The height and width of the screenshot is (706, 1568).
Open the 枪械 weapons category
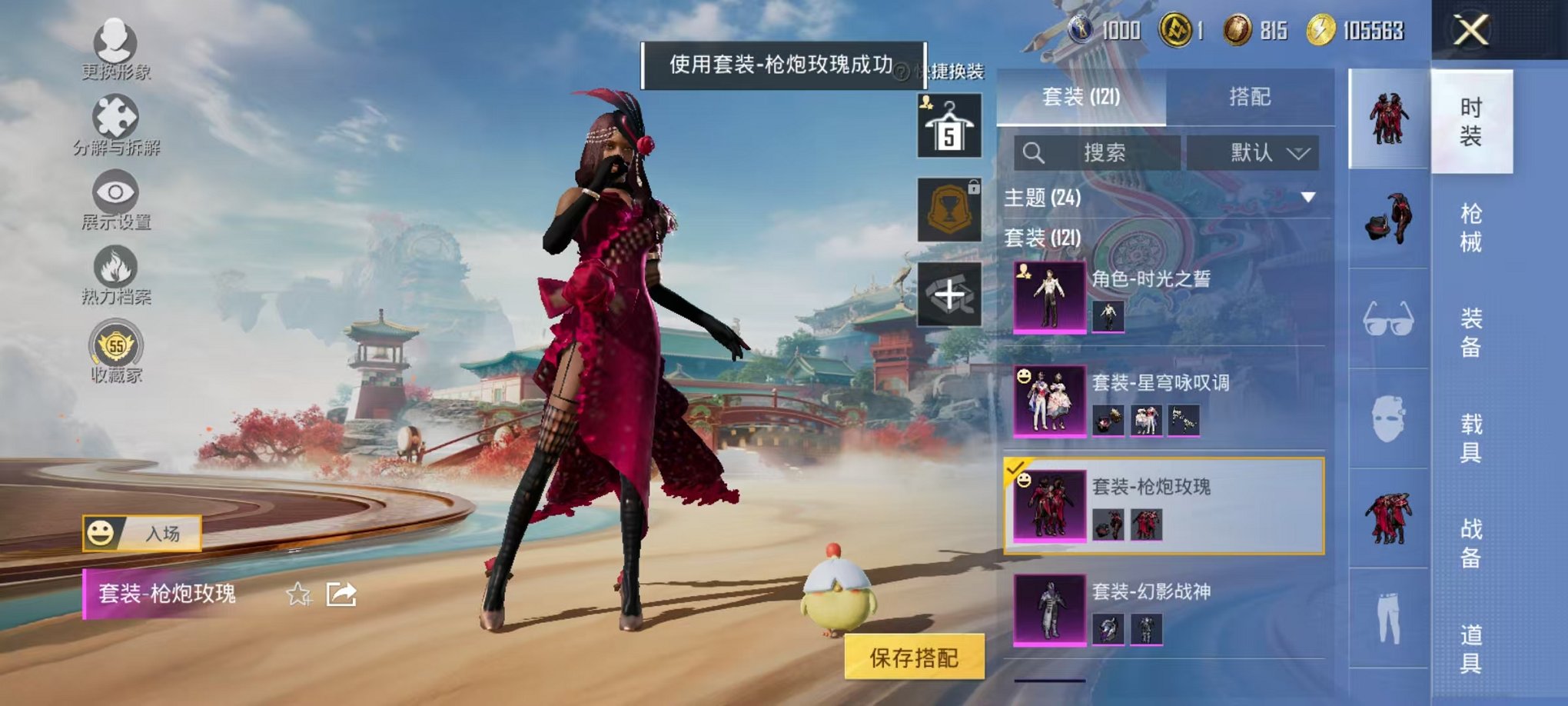click(x=1473, y=229)
